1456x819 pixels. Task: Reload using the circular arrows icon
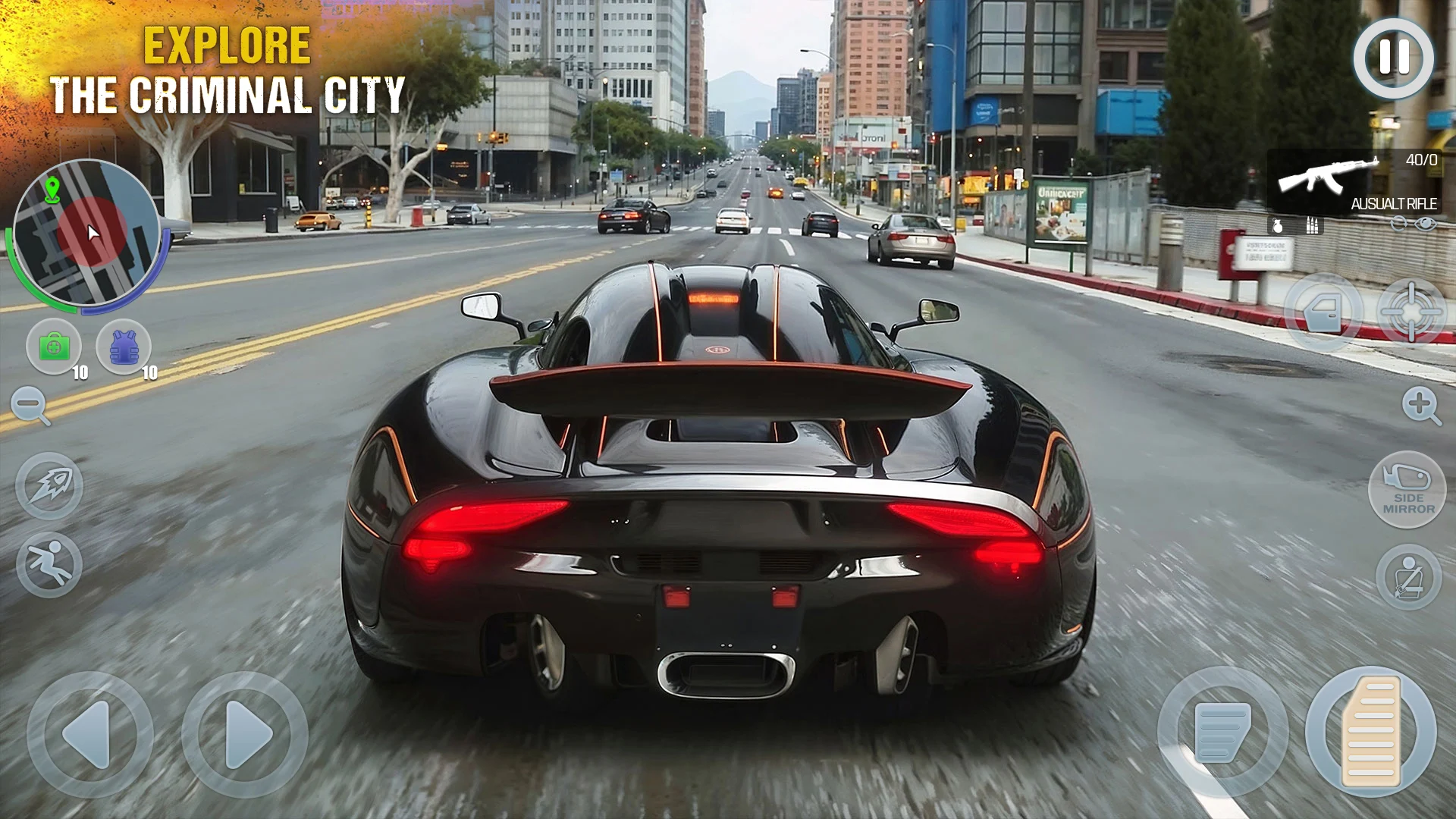click(x=1398, y=223)
